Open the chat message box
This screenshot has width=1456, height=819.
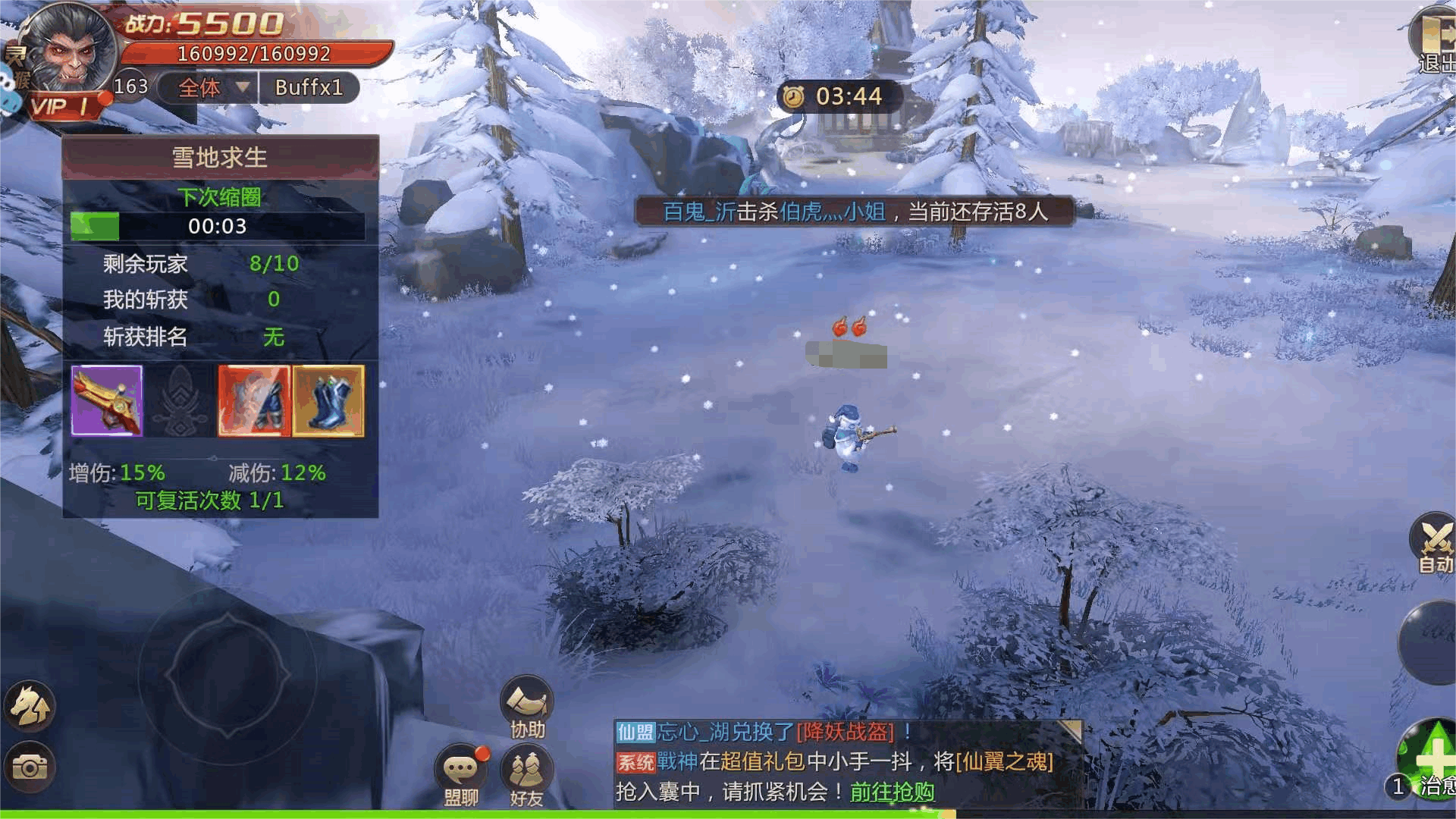pos(834,761)
